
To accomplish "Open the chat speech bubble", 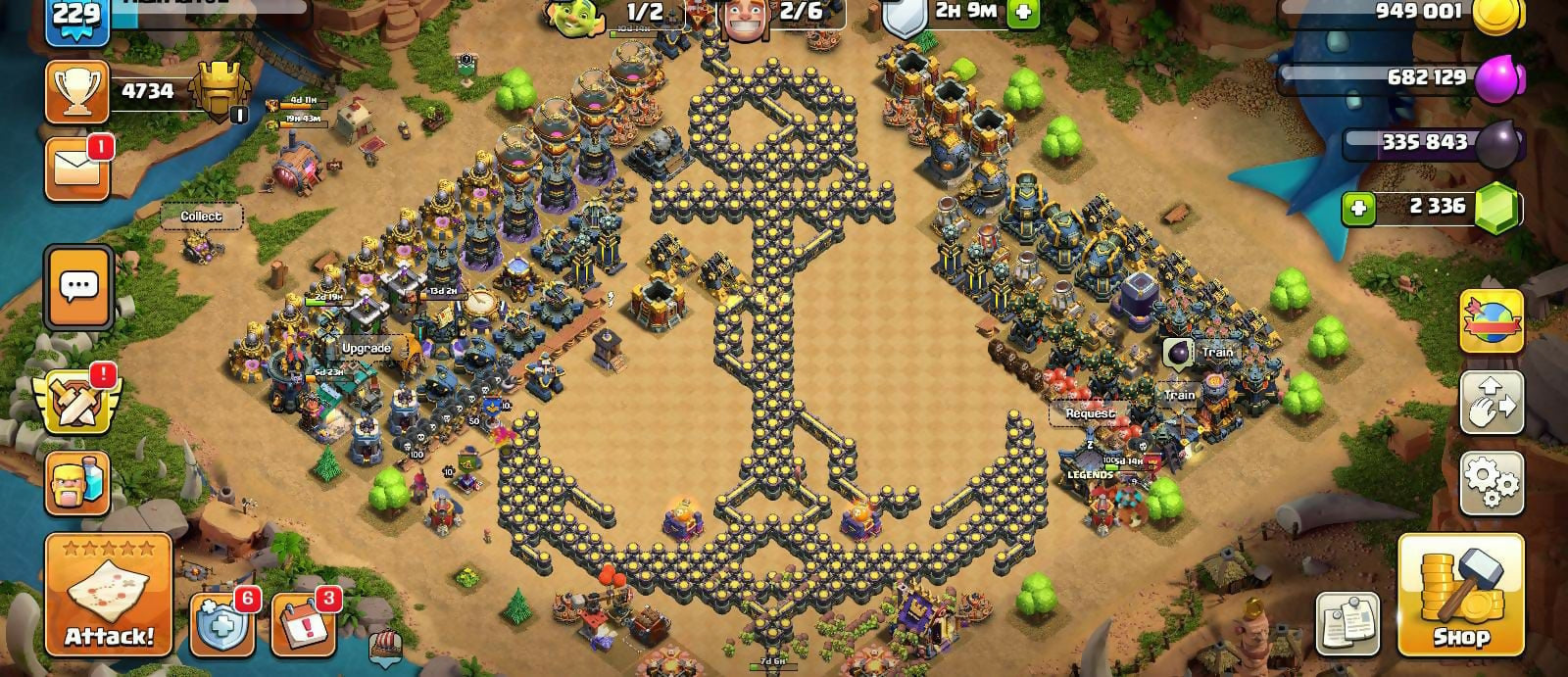I will [78, 287].
